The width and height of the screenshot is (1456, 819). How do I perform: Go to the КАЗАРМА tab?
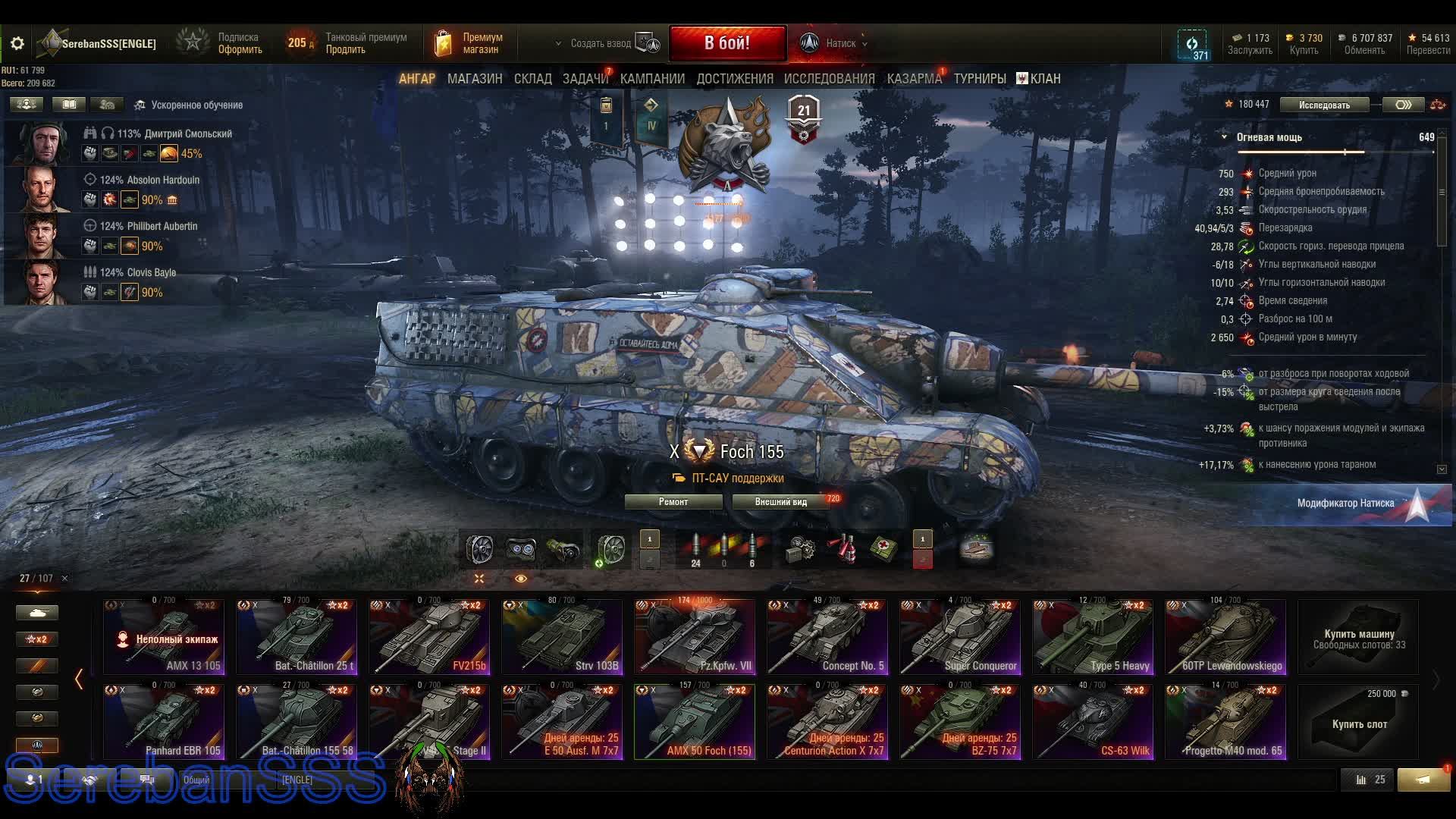[x=914, y=79]
